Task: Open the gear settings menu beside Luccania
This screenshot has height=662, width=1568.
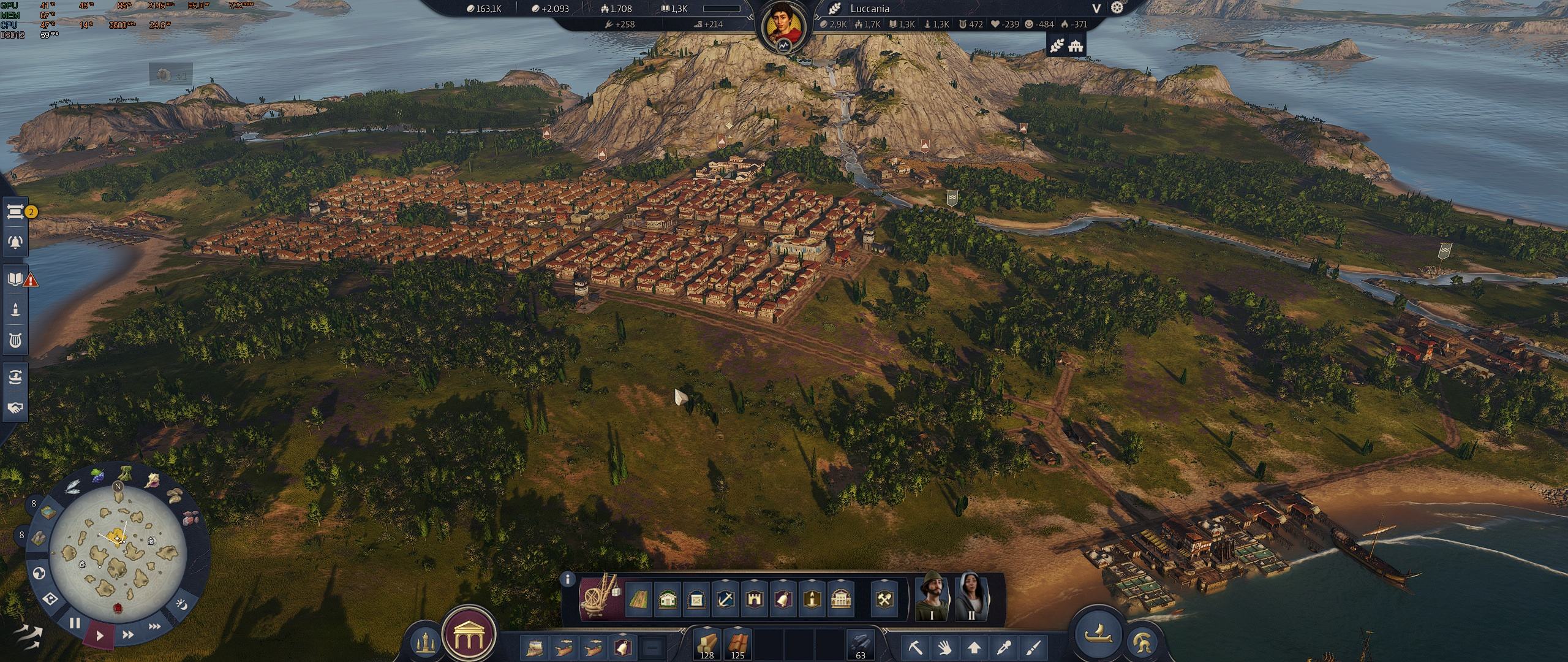Action: [1118, 8]
